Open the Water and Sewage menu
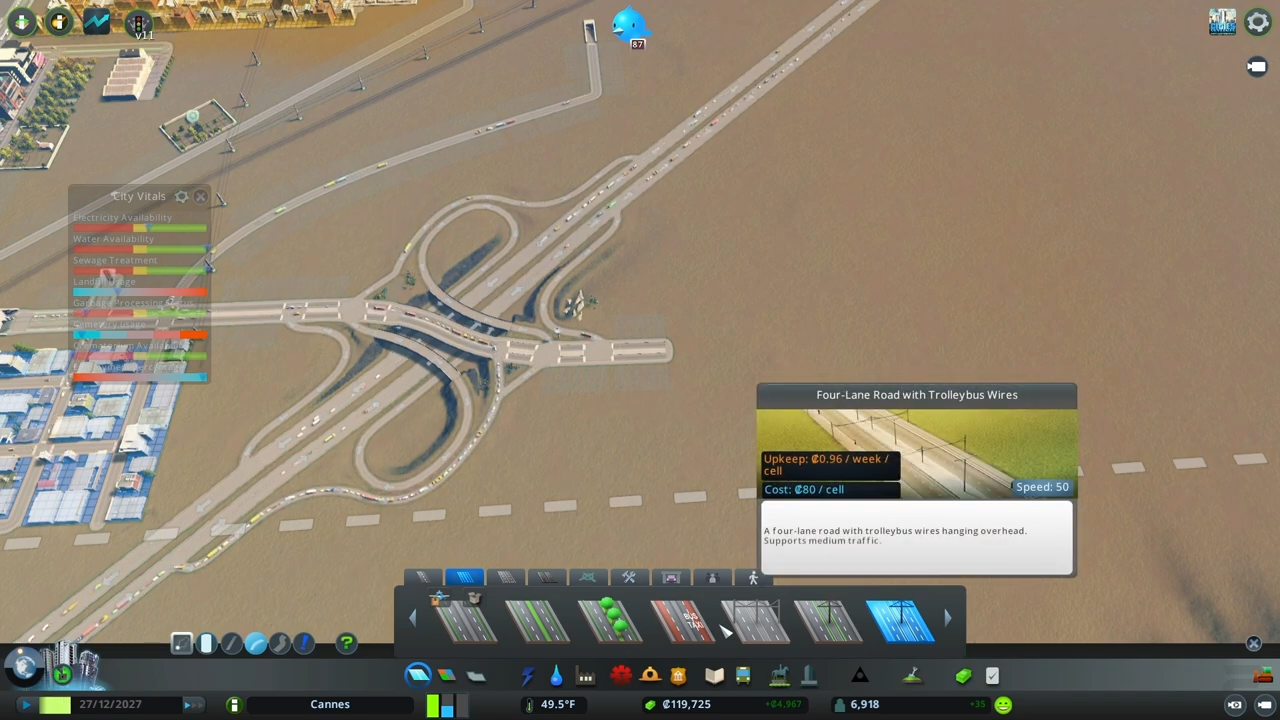This screenshot has height=720, width=1280. pyautogui.click(x=556, y=676)
